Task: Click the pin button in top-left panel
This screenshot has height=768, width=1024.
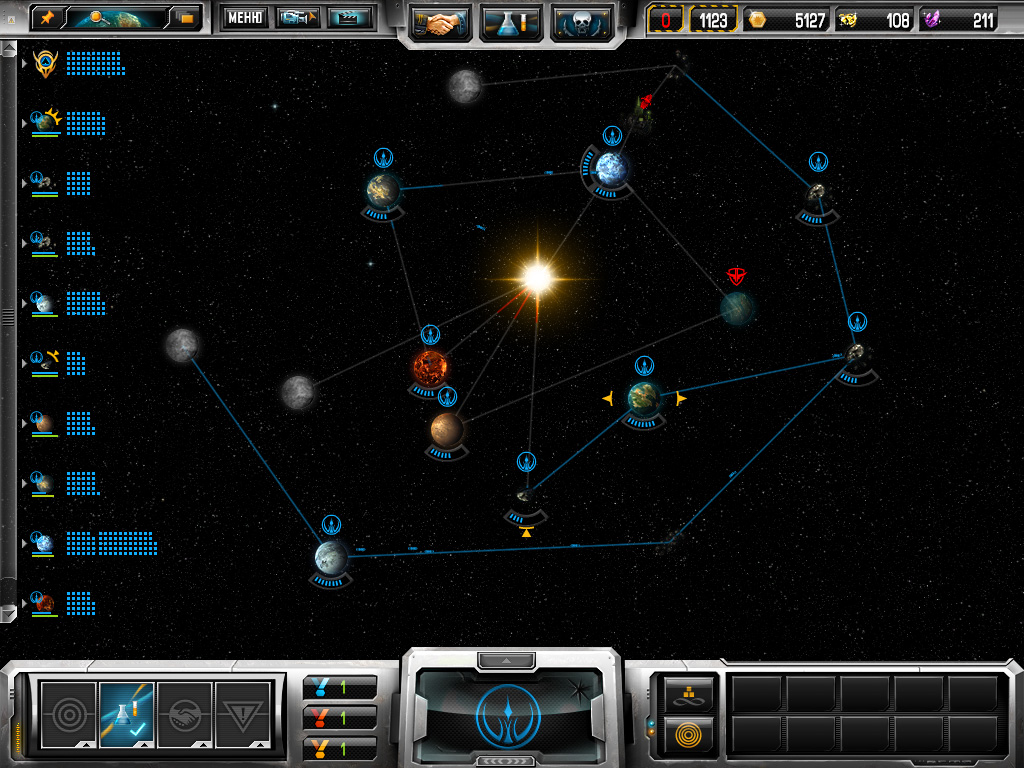Action: coord(46,18)
